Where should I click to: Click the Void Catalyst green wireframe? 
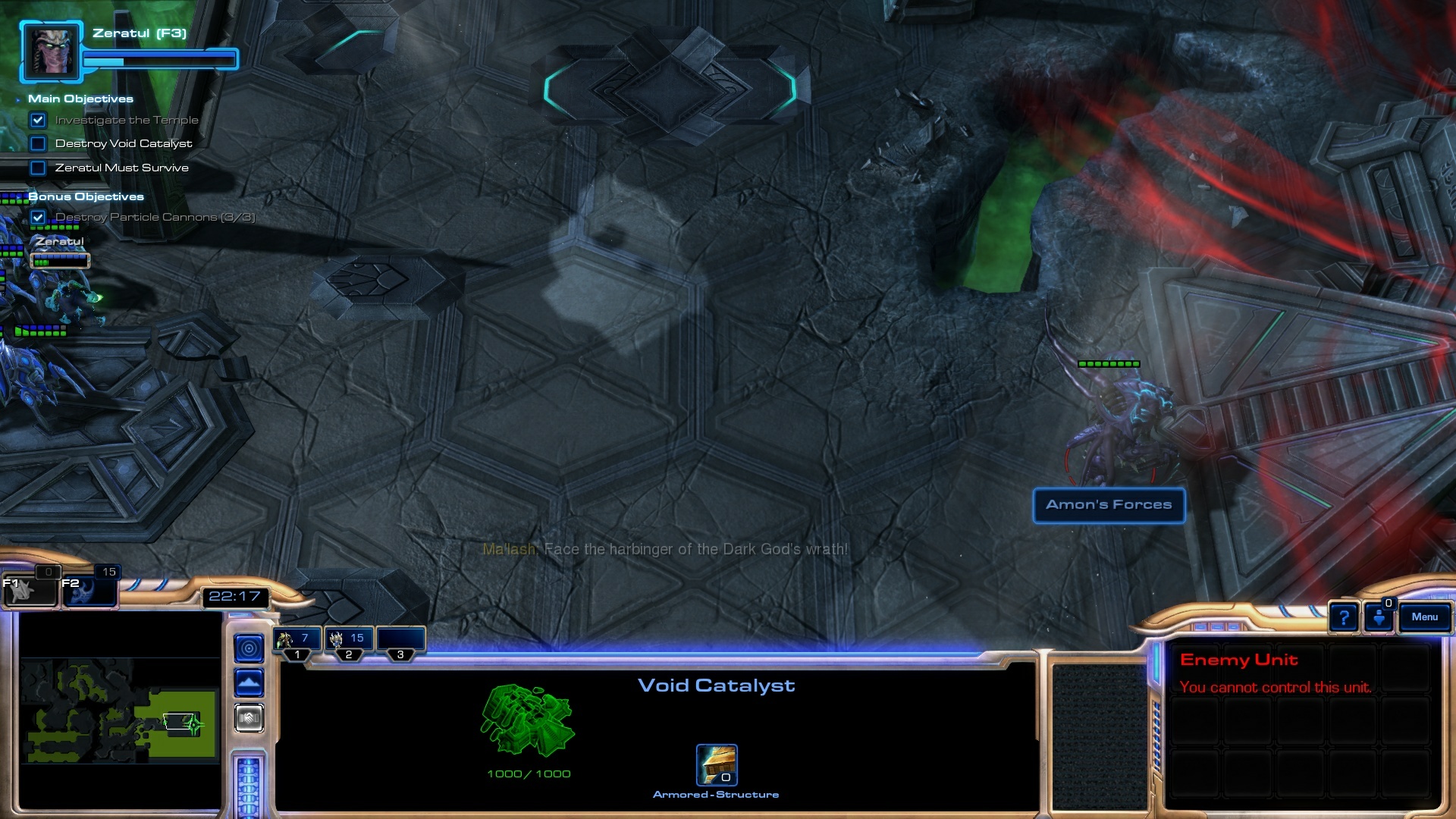[x=528, y=720]
